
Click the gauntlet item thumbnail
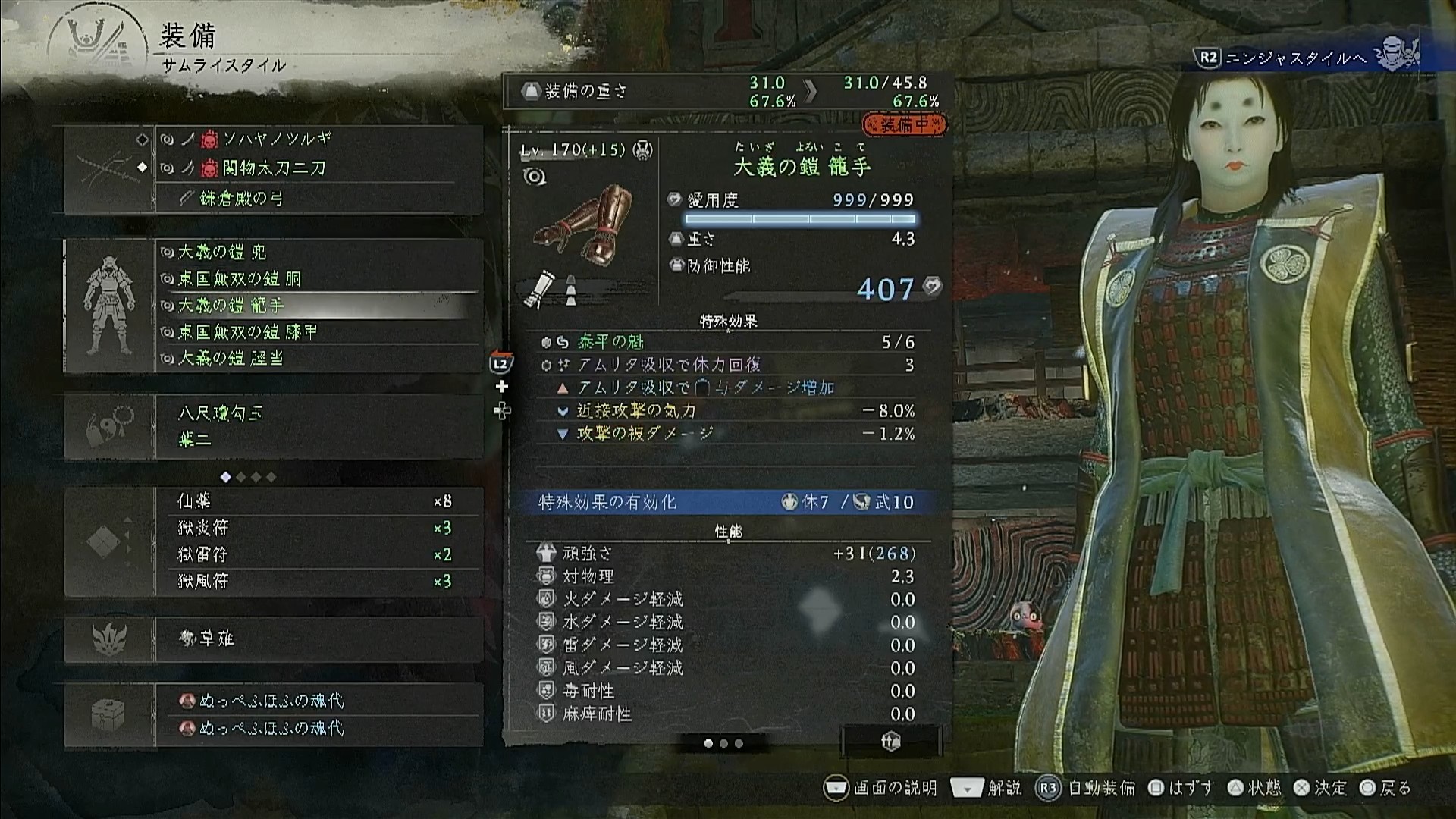point(584,226)
